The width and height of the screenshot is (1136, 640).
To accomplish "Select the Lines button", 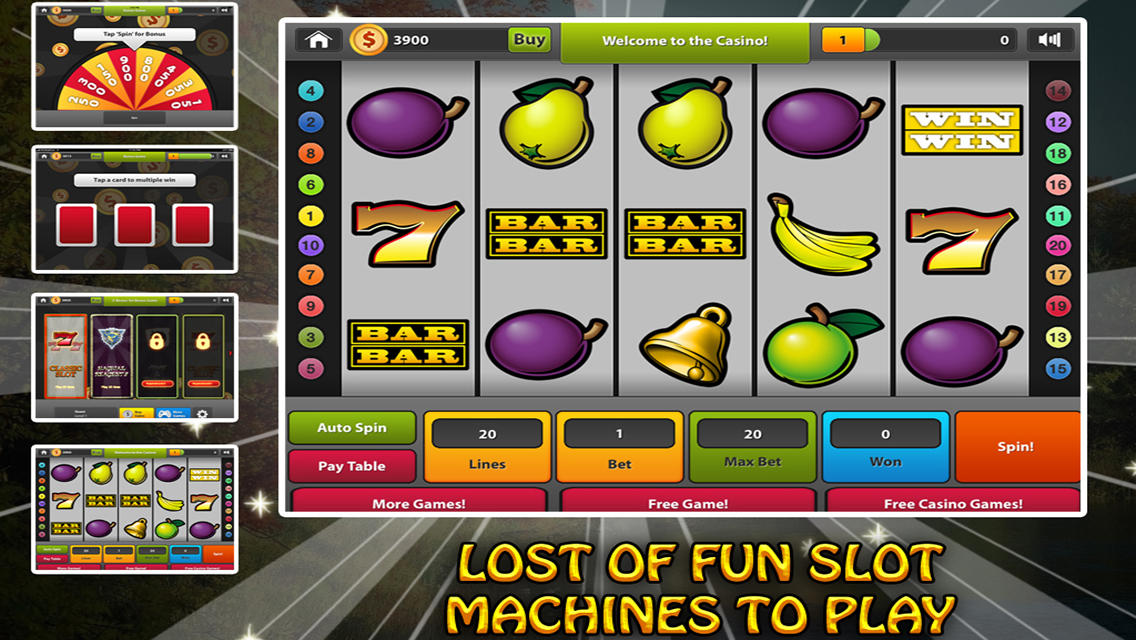I will (487, 447).
